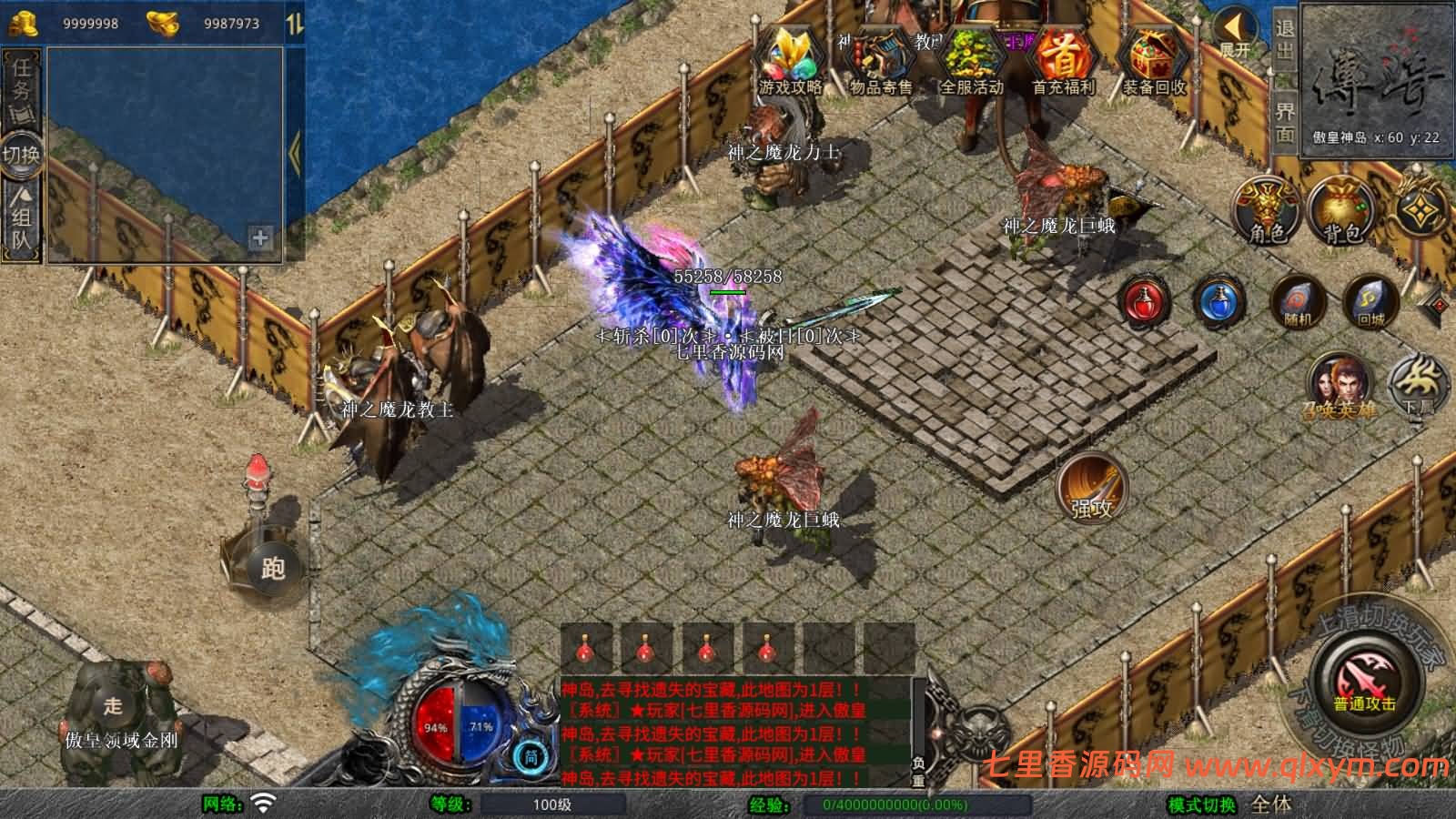Viewport: 1456px width, 819px height.
Task: Click the 模式切换 mode switch button
Action: (x=1202, y=804)
